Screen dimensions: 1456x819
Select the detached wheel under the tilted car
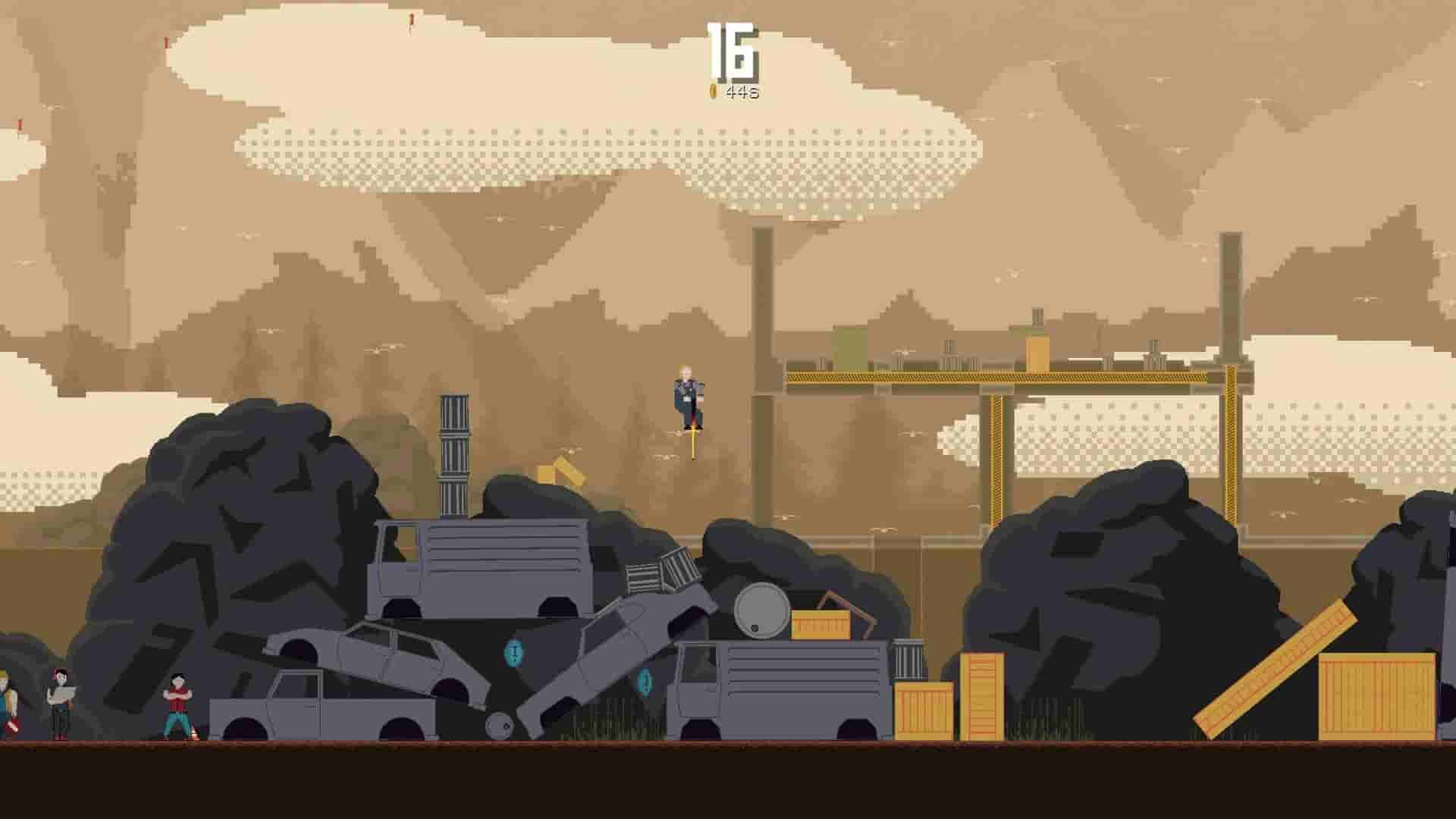(499, 726)
